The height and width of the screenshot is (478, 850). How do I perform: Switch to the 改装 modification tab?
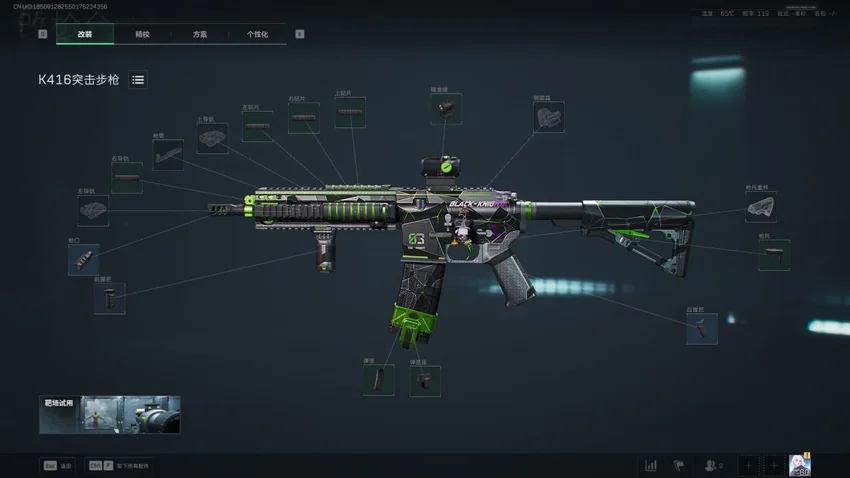(85, 34)
